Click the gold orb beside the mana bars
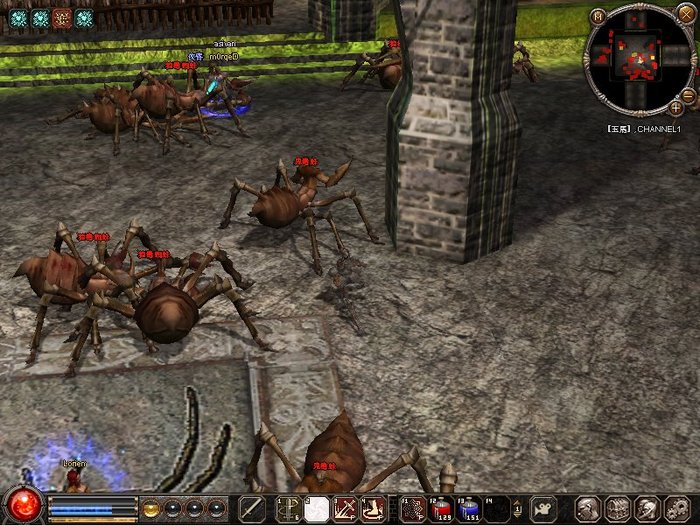Viewport: 700px width, 525px height. tap(152, 508)
